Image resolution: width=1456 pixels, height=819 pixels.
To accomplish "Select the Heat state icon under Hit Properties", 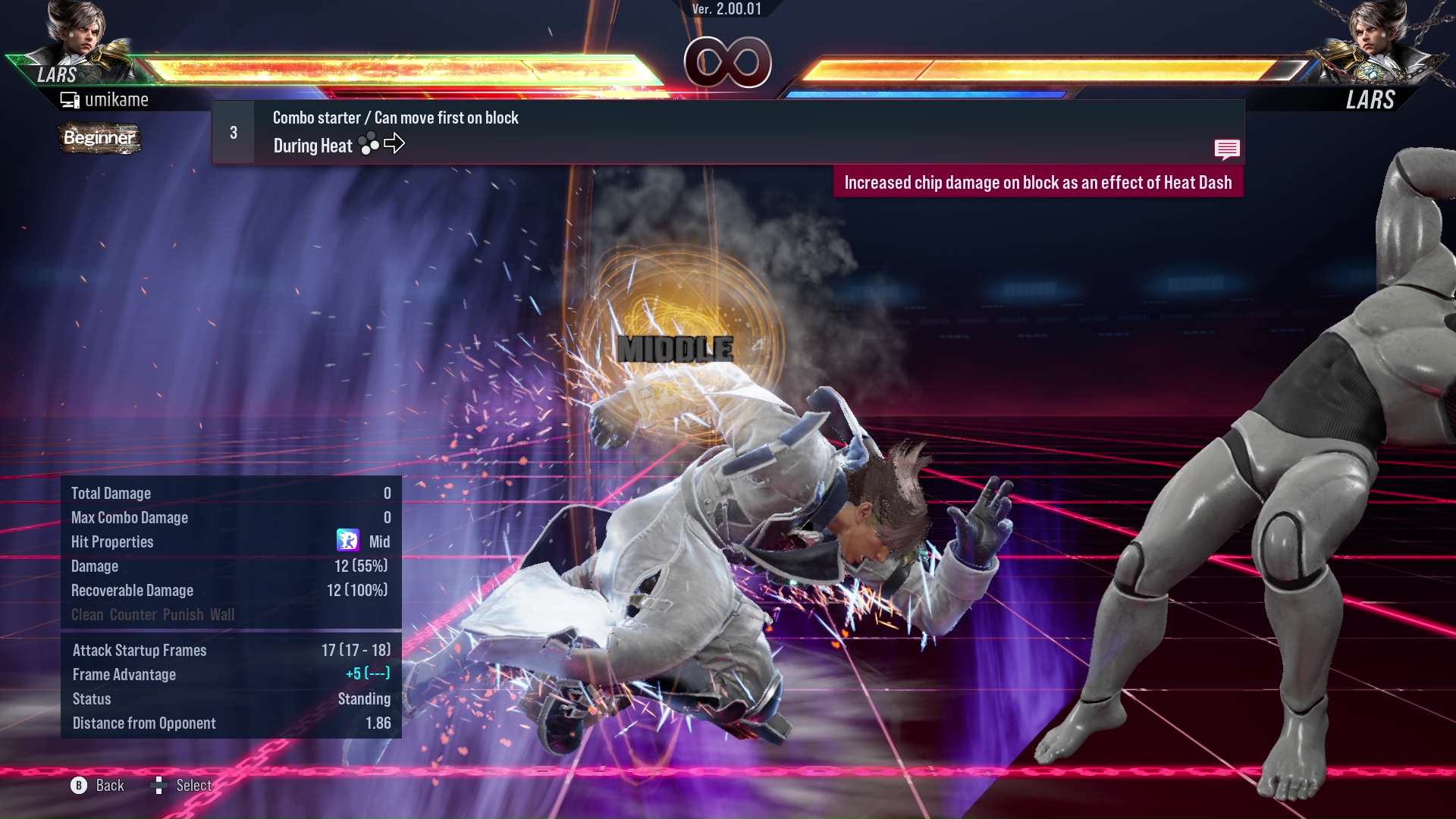I will click(348, 541).
